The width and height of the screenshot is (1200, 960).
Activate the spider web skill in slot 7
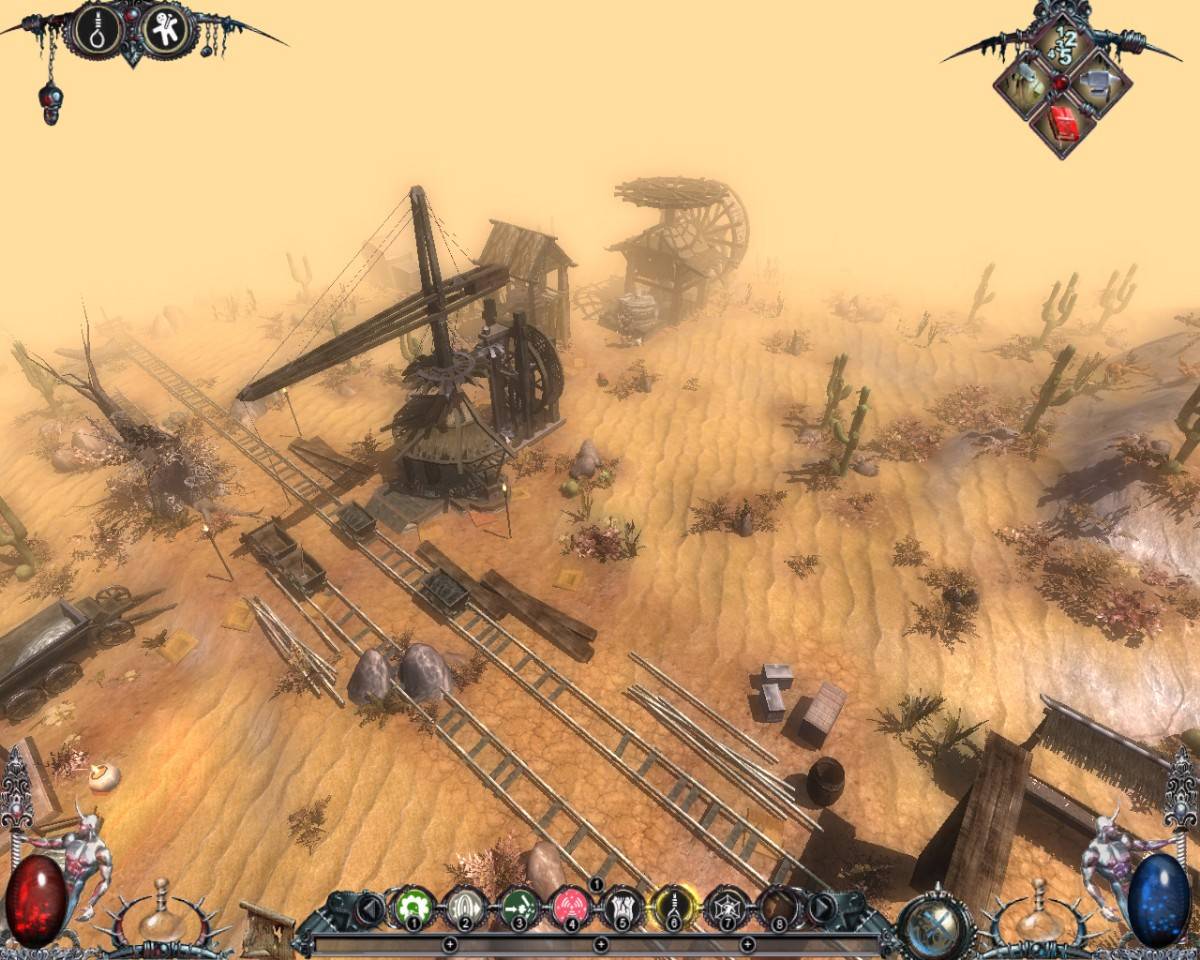point(728,908)
